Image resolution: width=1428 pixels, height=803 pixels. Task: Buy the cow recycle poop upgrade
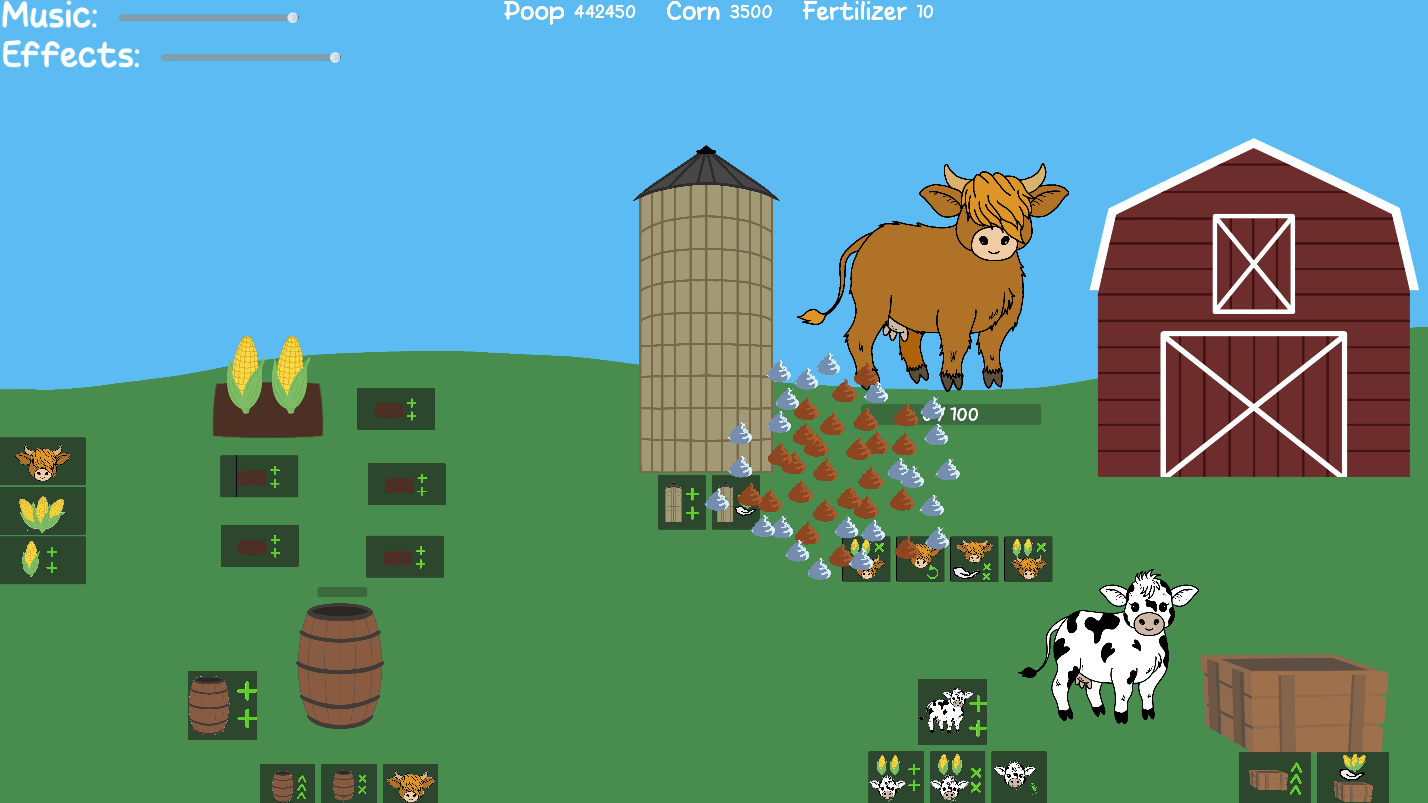pos(920,558)
